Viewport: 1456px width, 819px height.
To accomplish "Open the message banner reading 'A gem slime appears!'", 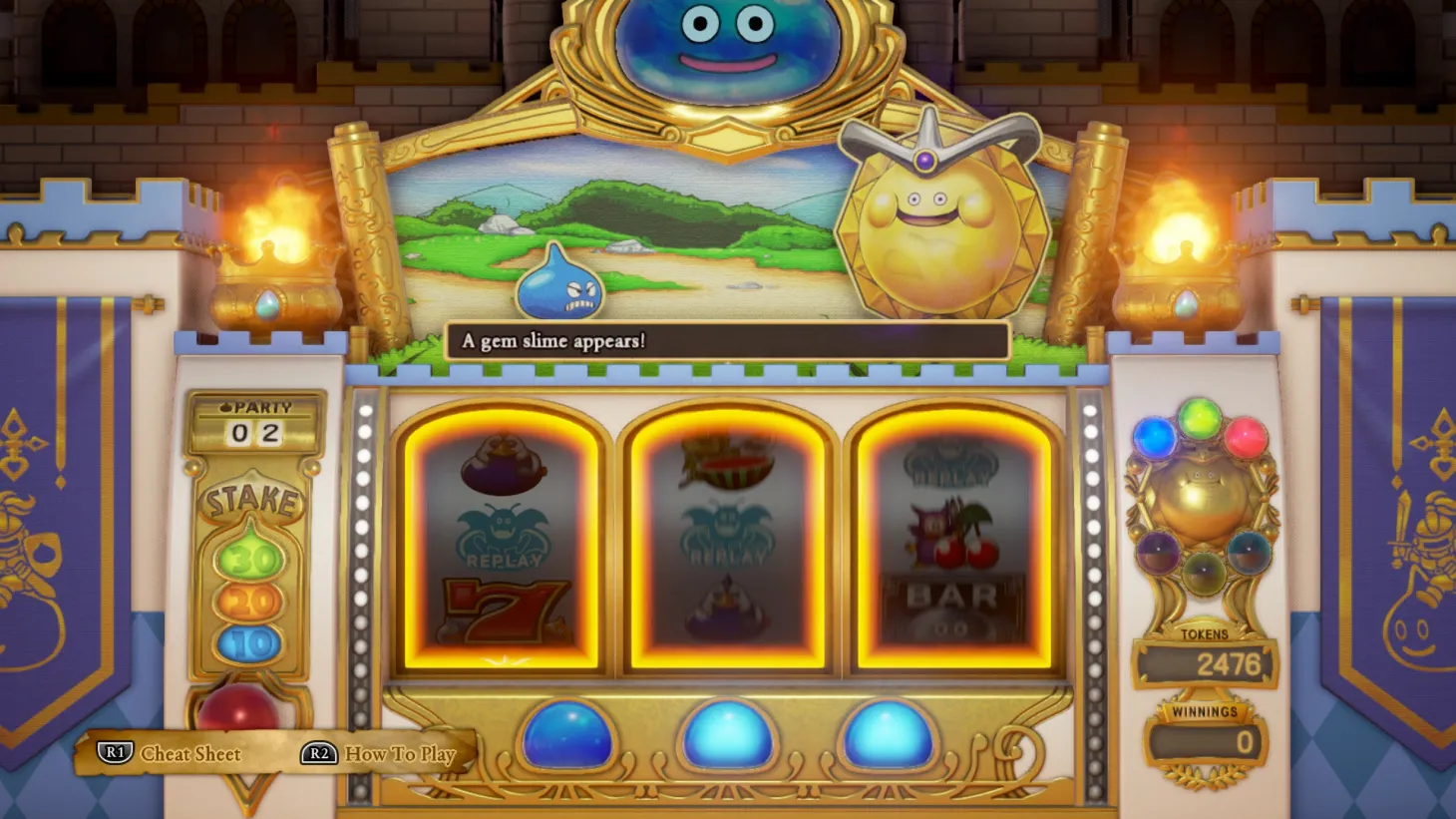I will pos(725,342).
